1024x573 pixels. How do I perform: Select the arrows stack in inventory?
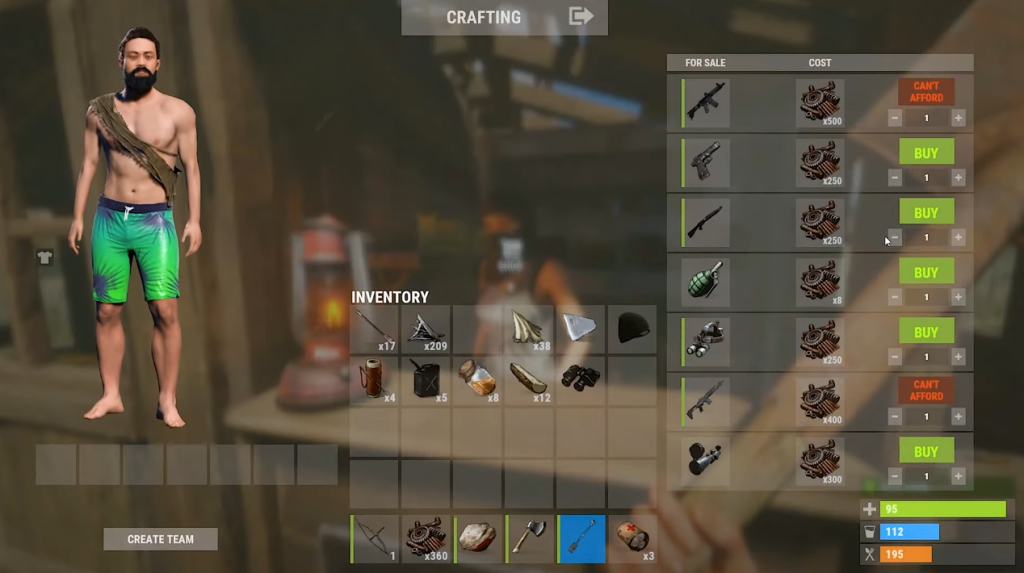click(374, 329)
